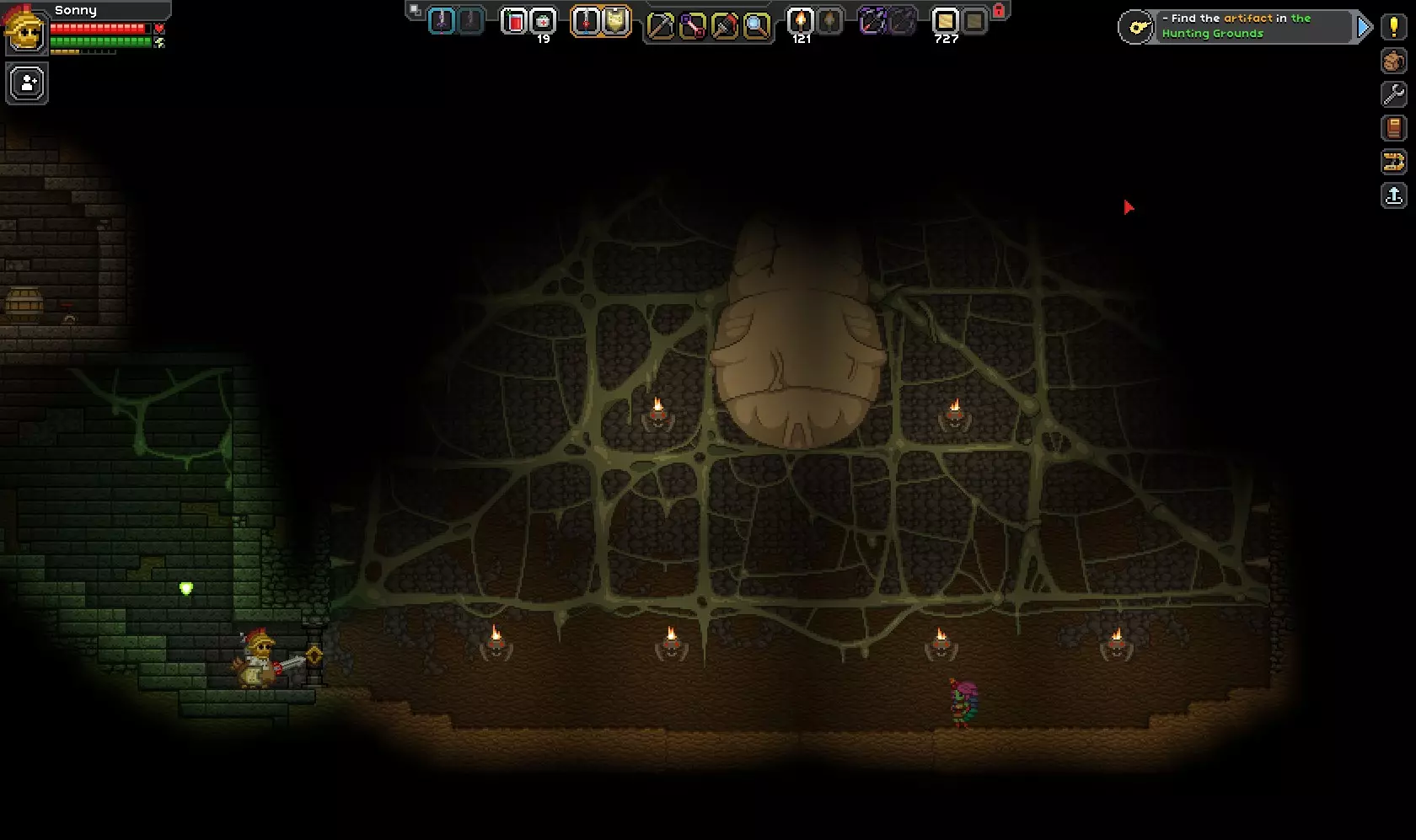Image resolution: width=1416 pixels, height=840 pixels.
Task: Select the paint brush tool
Action: (724, 26)
